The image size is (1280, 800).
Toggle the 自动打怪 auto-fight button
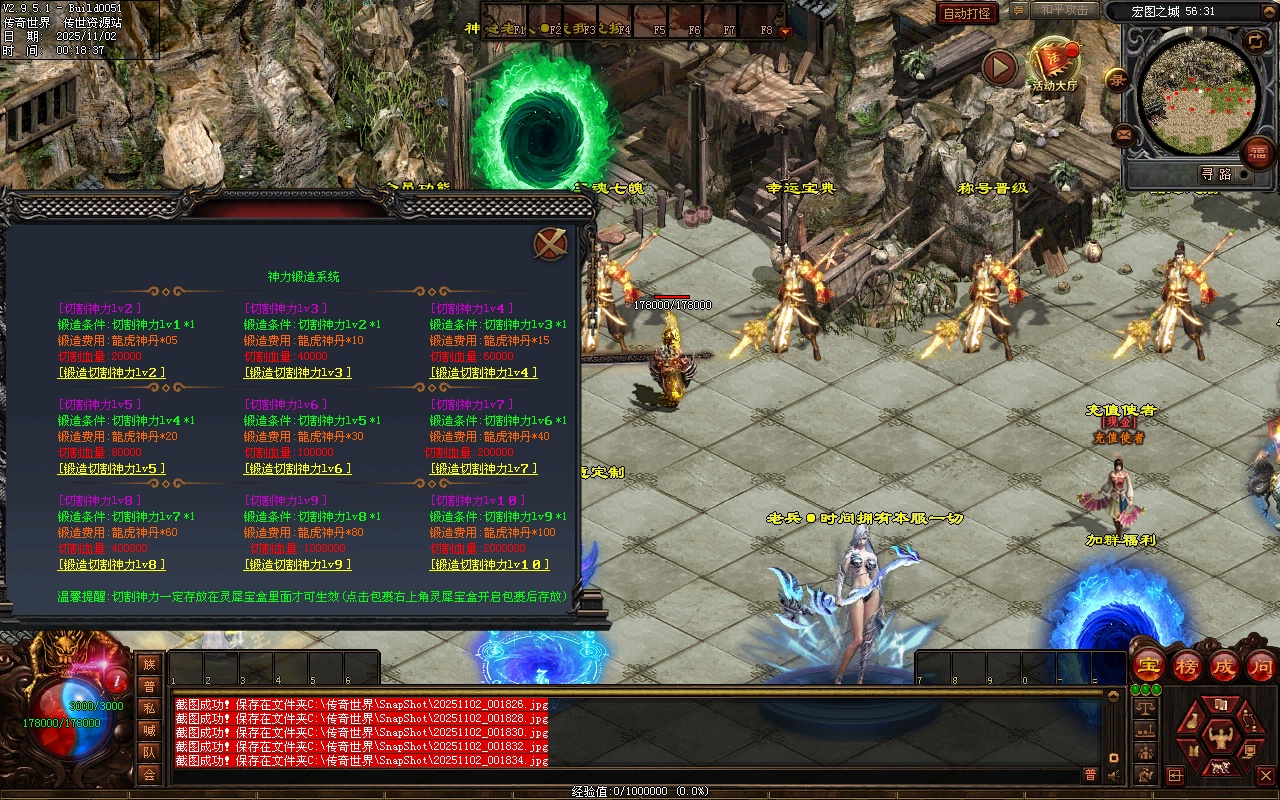pyautogui.click(x=967, y=13)
